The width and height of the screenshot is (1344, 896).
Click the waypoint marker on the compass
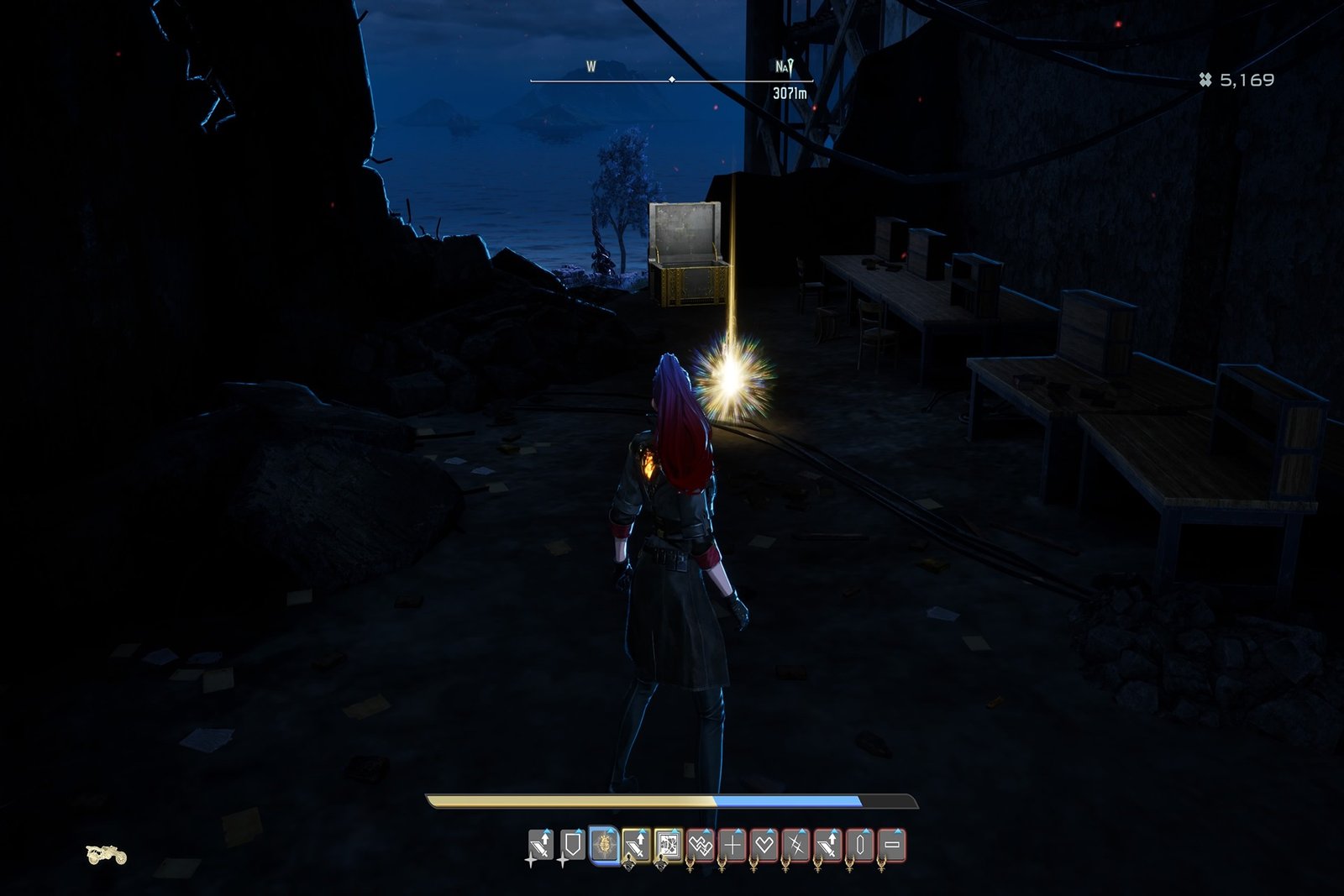pos(785,66)
